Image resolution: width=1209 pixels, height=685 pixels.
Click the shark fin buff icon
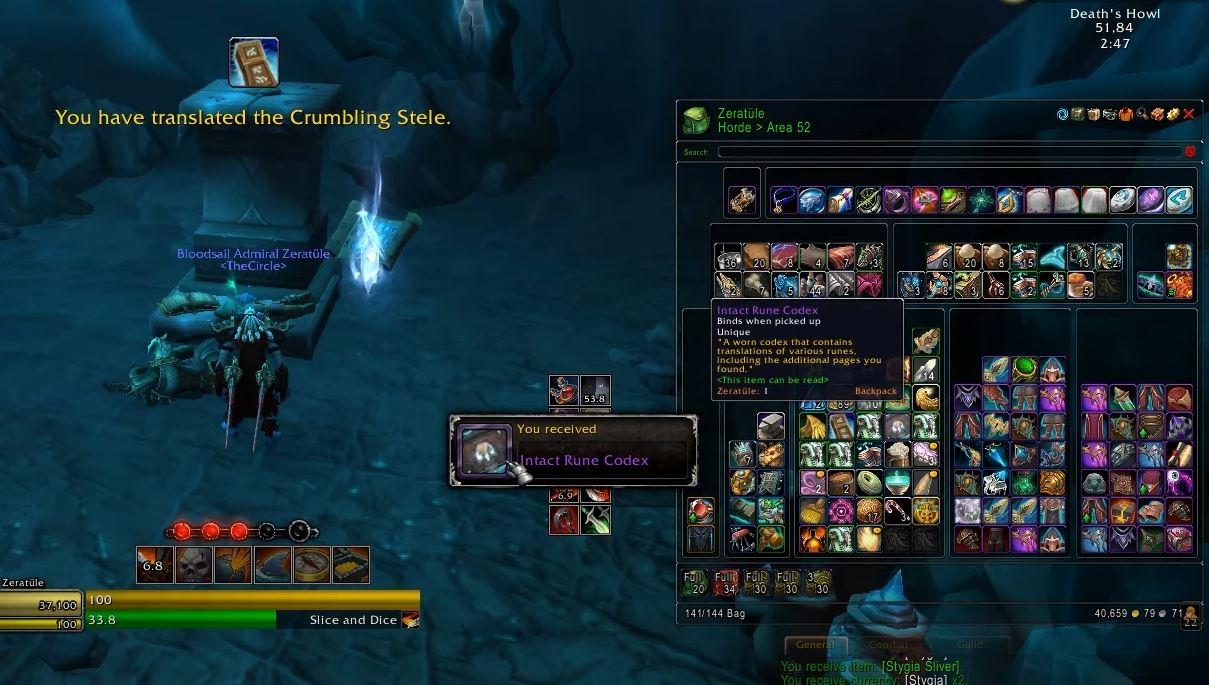272,565
